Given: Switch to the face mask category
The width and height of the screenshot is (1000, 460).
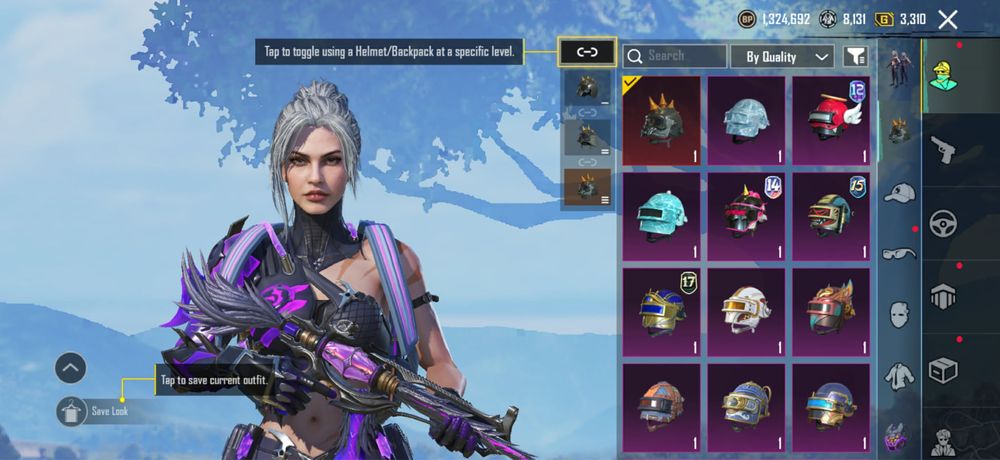Looking at the screenshot, I should (x=900, y=314).
